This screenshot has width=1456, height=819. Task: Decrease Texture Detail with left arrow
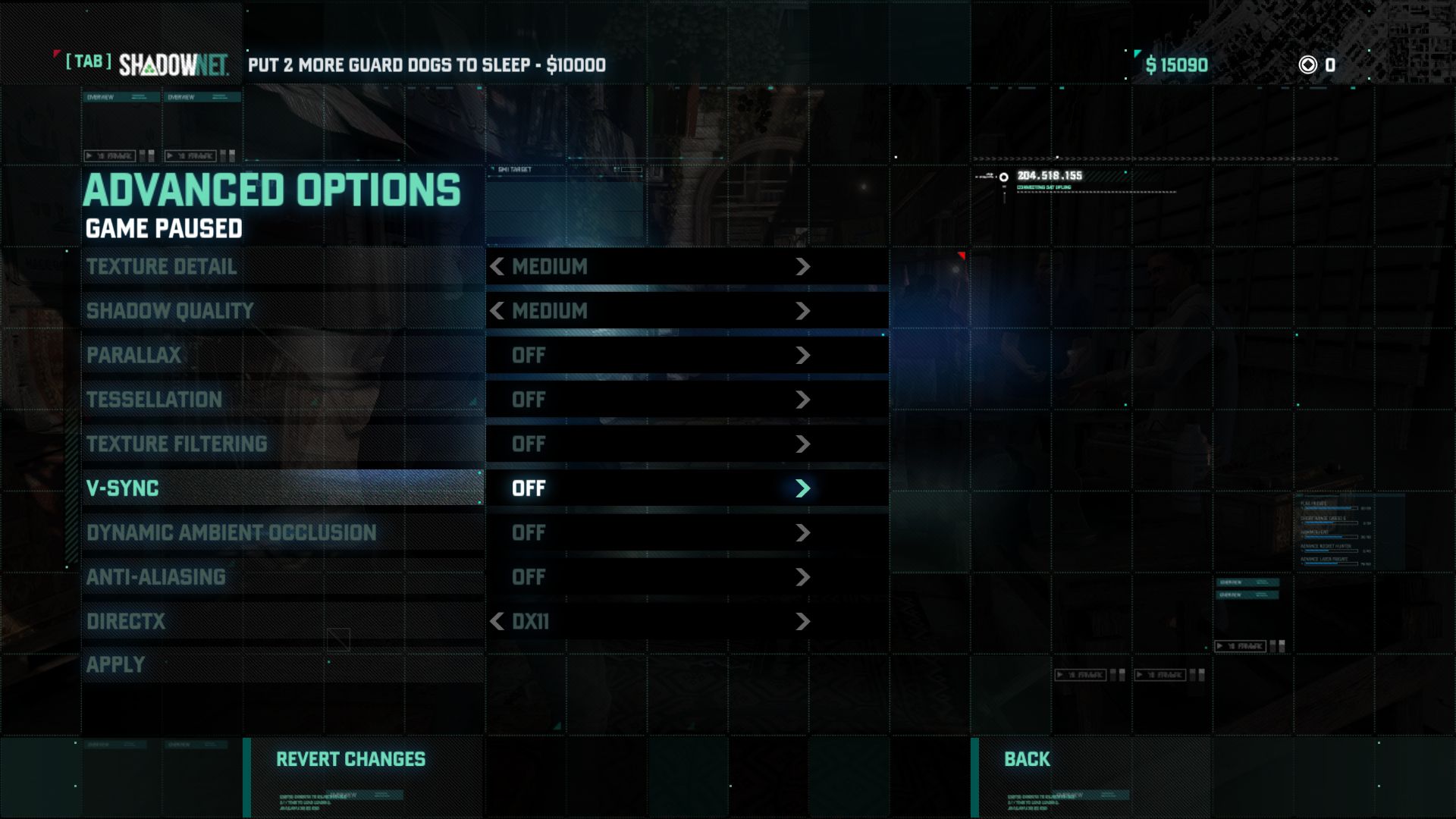click(497, 267)
